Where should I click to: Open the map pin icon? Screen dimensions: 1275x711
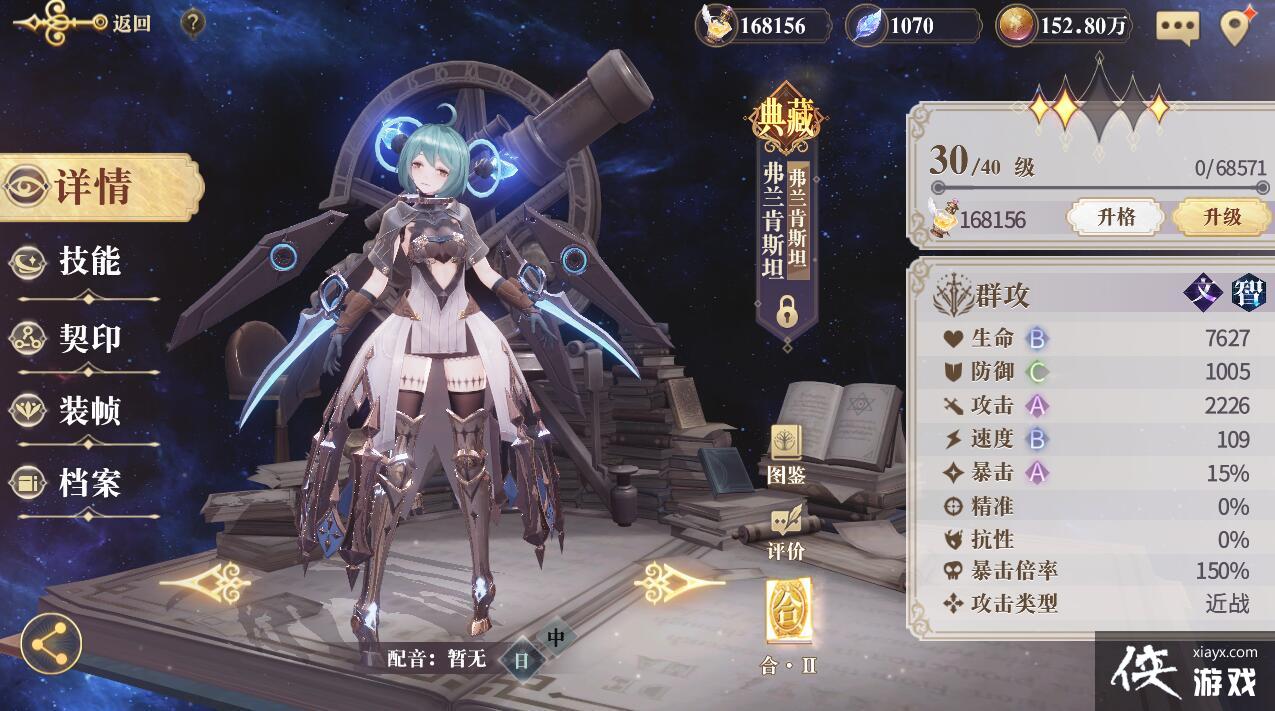pyautogui.click(x=1238, y=26)
